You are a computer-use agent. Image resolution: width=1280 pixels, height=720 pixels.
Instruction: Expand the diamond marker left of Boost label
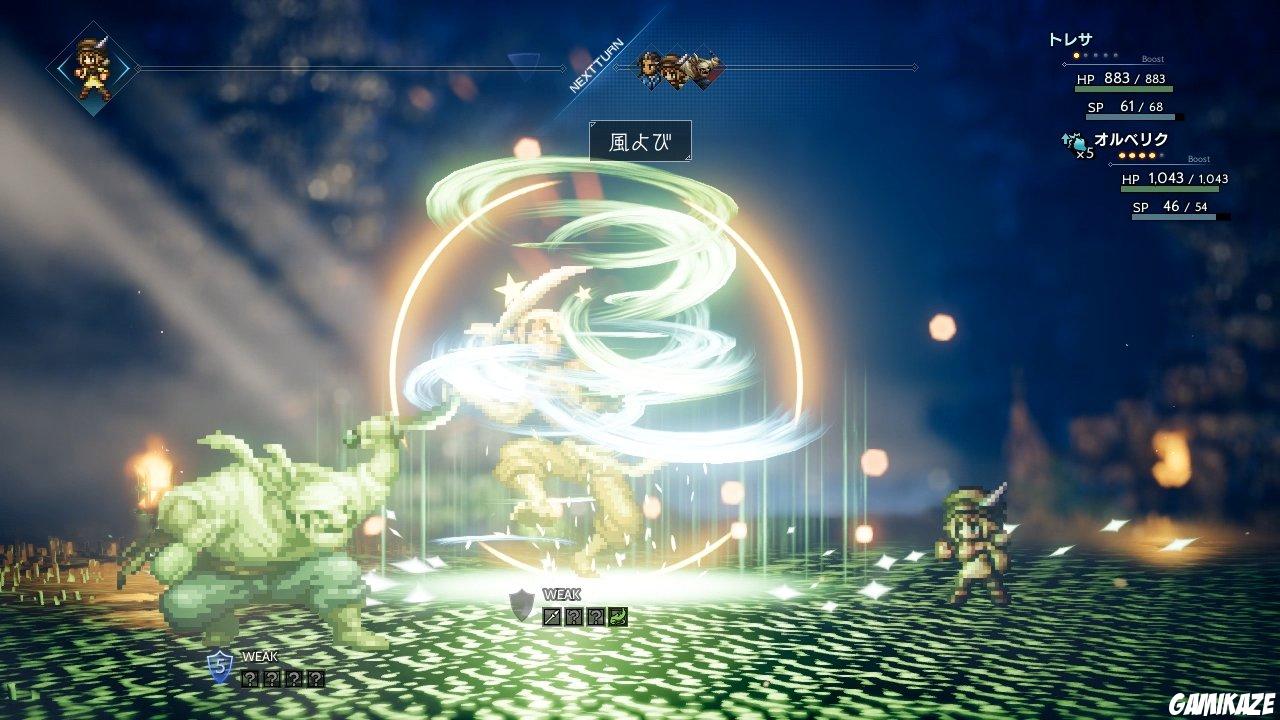(x=1064, y=64)
